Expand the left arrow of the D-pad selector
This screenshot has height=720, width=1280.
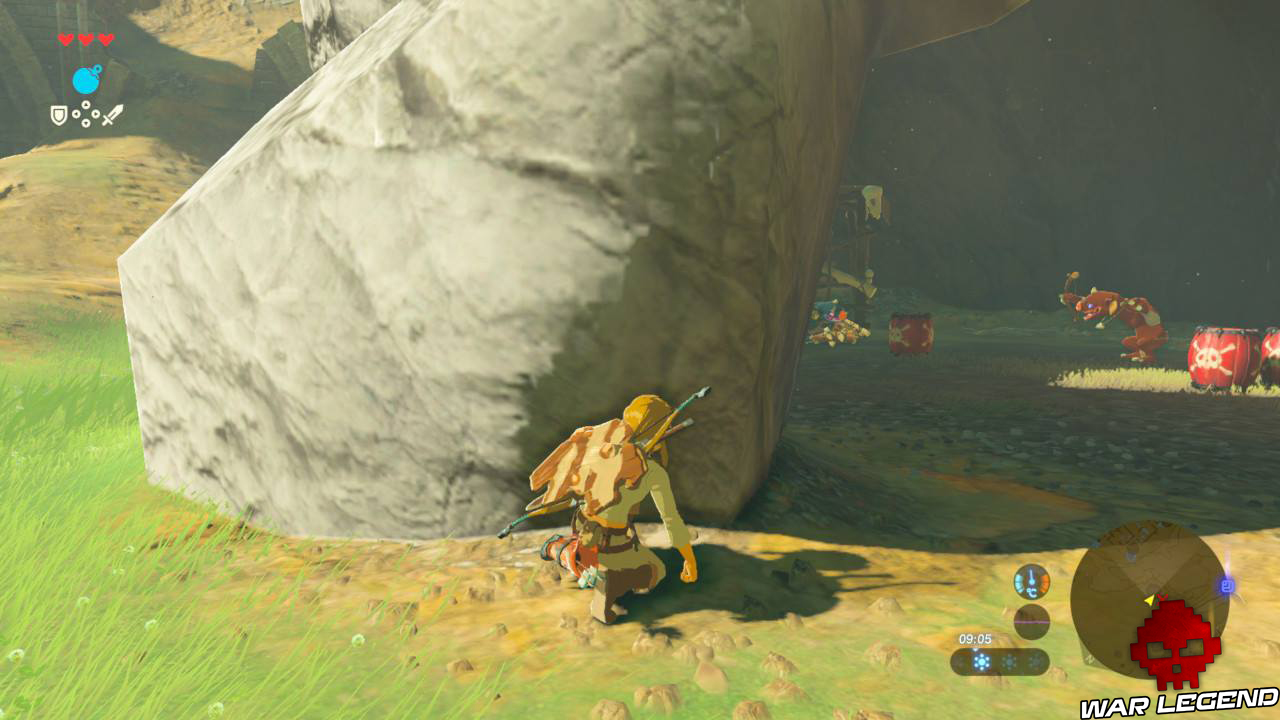pos(76,114)
